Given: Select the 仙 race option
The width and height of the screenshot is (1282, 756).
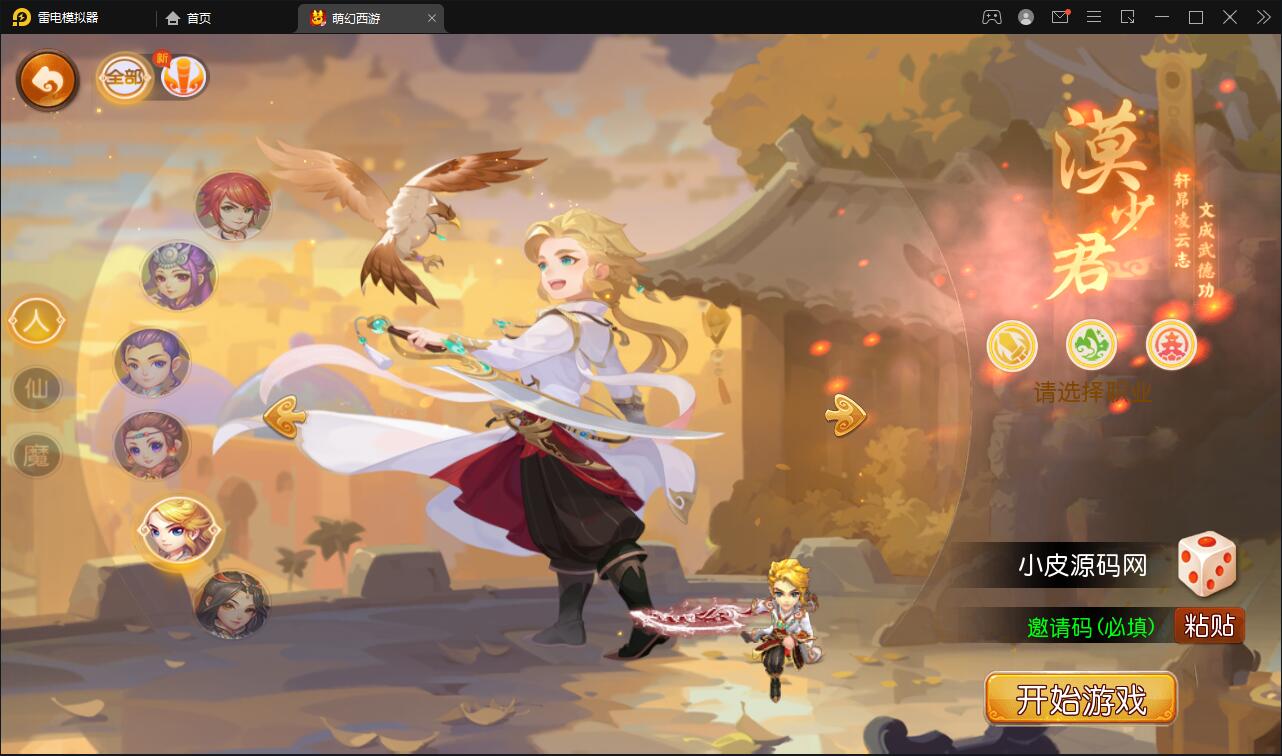Looking at the screenshot, I should pyautogui.click(x=36, y=390).
